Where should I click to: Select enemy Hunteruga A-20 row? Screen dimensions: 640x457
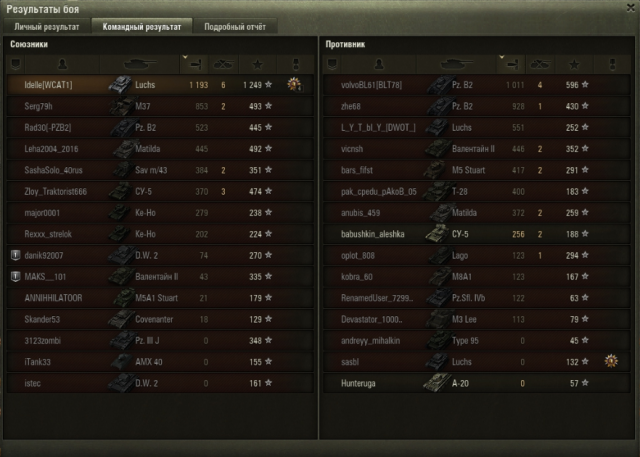pyautogui.click(x=470, y=382)
